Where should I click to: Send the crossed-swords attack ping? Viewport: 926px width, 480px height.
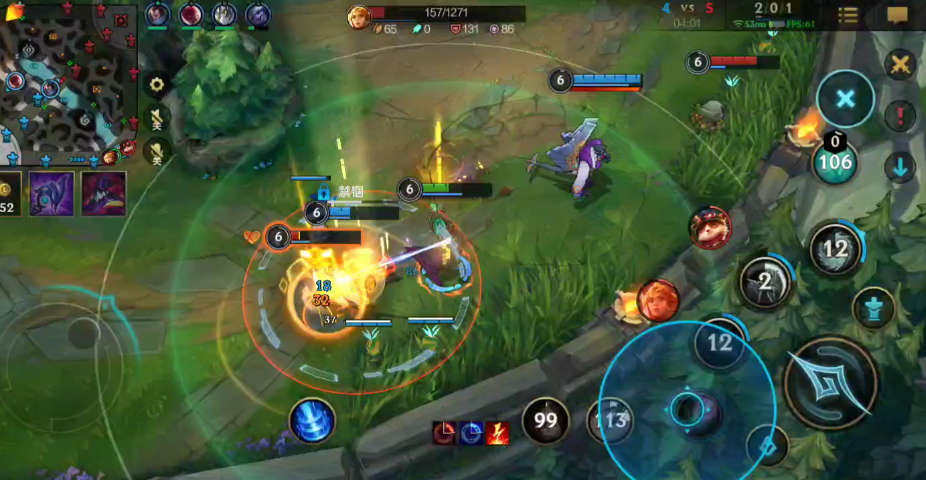(901, 65)
